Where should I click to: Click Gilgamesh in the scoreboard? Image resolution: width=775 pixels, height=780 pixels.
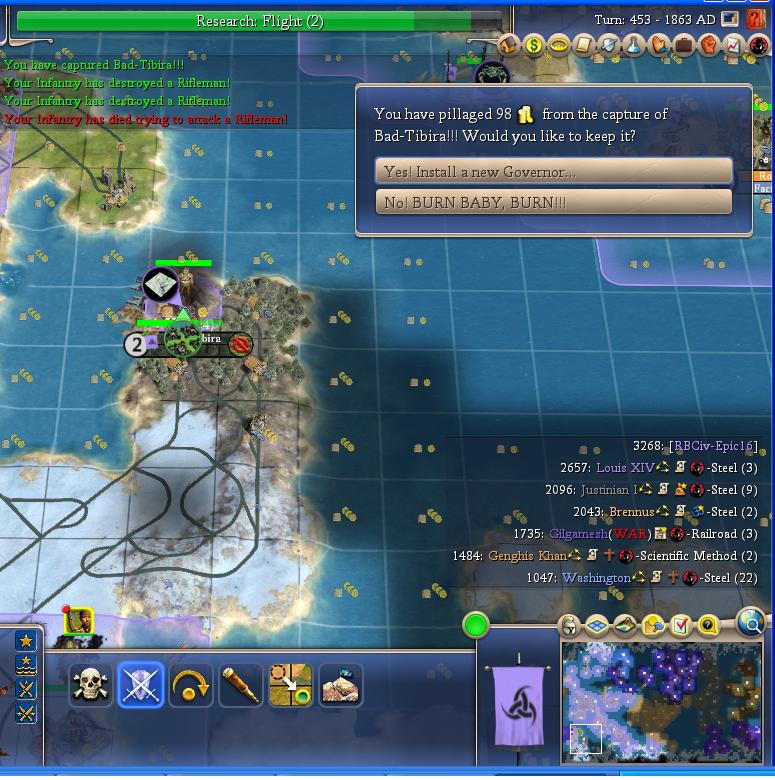point(578,534)
